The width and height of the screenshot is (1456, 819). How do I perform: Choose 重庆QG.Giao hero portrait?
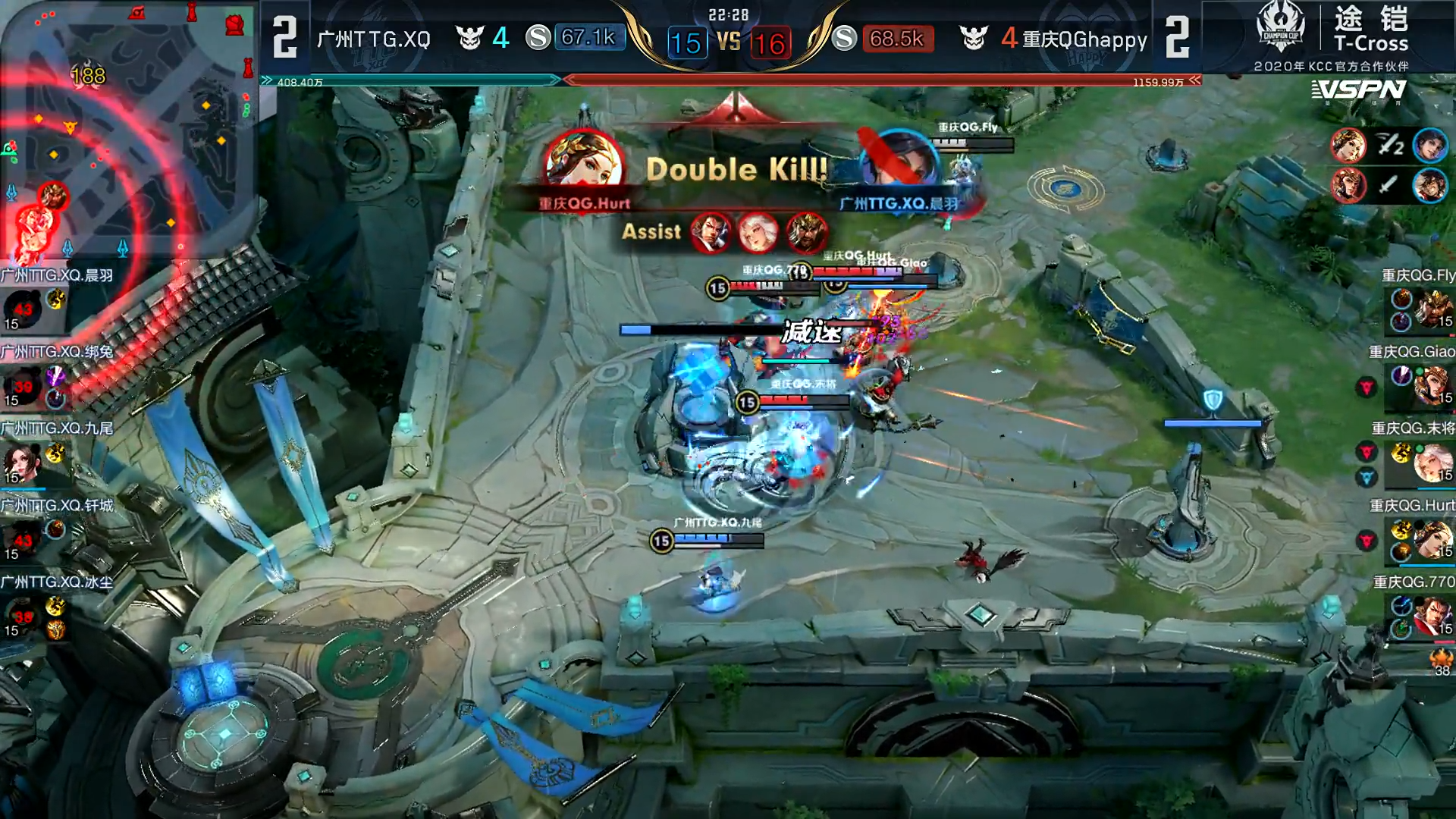tap(1432, 386)
